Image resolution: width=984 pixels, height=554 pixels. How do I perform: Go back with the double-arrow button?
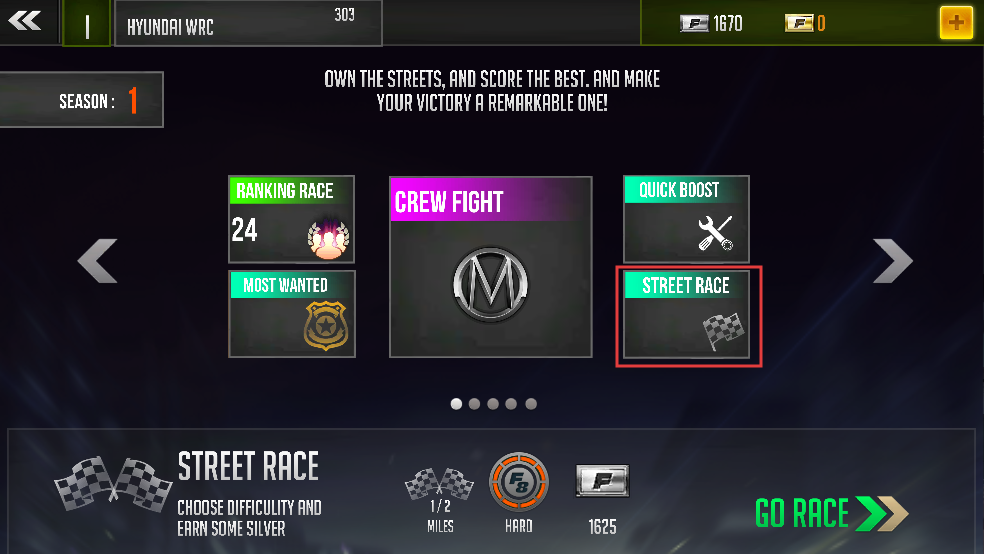pyautogui.click(x=25, y=21)
